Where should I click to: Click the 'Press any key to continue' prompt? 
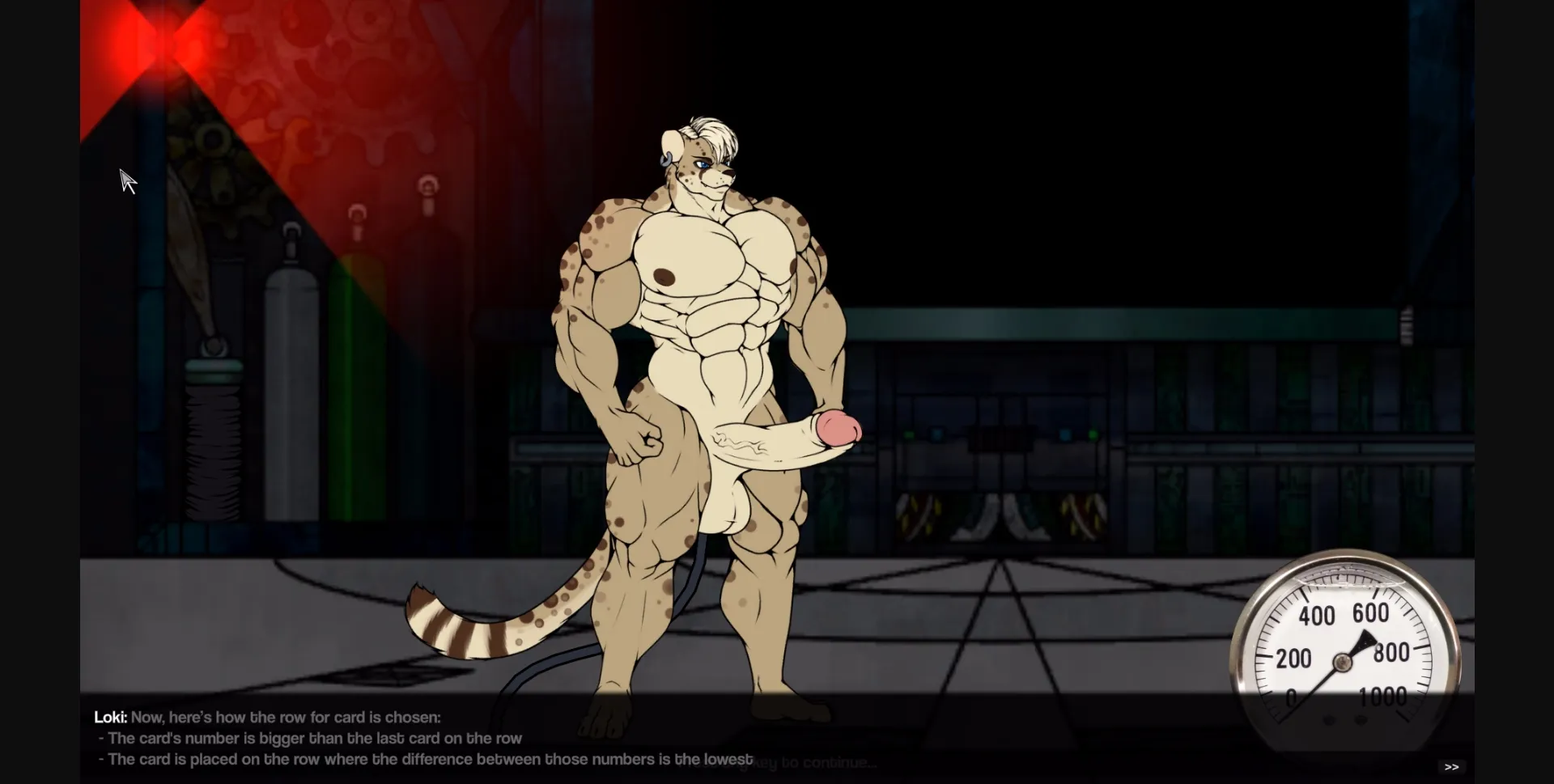pyautogui.click(x=809, y=762)
